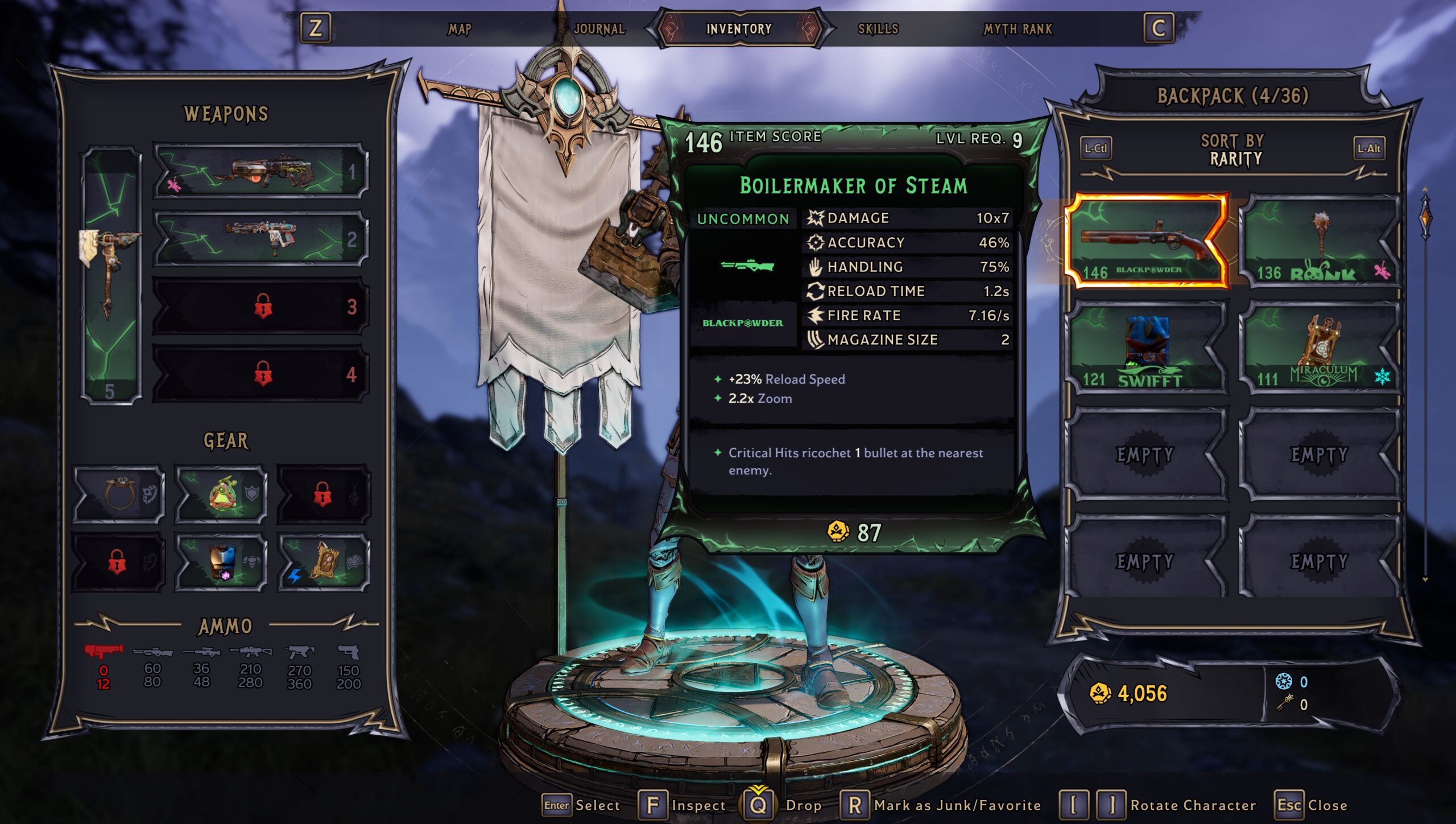Select the Inventory tab
This screenshot has height=824, width=1456.
pyautogui.click(x=739, y=29)
